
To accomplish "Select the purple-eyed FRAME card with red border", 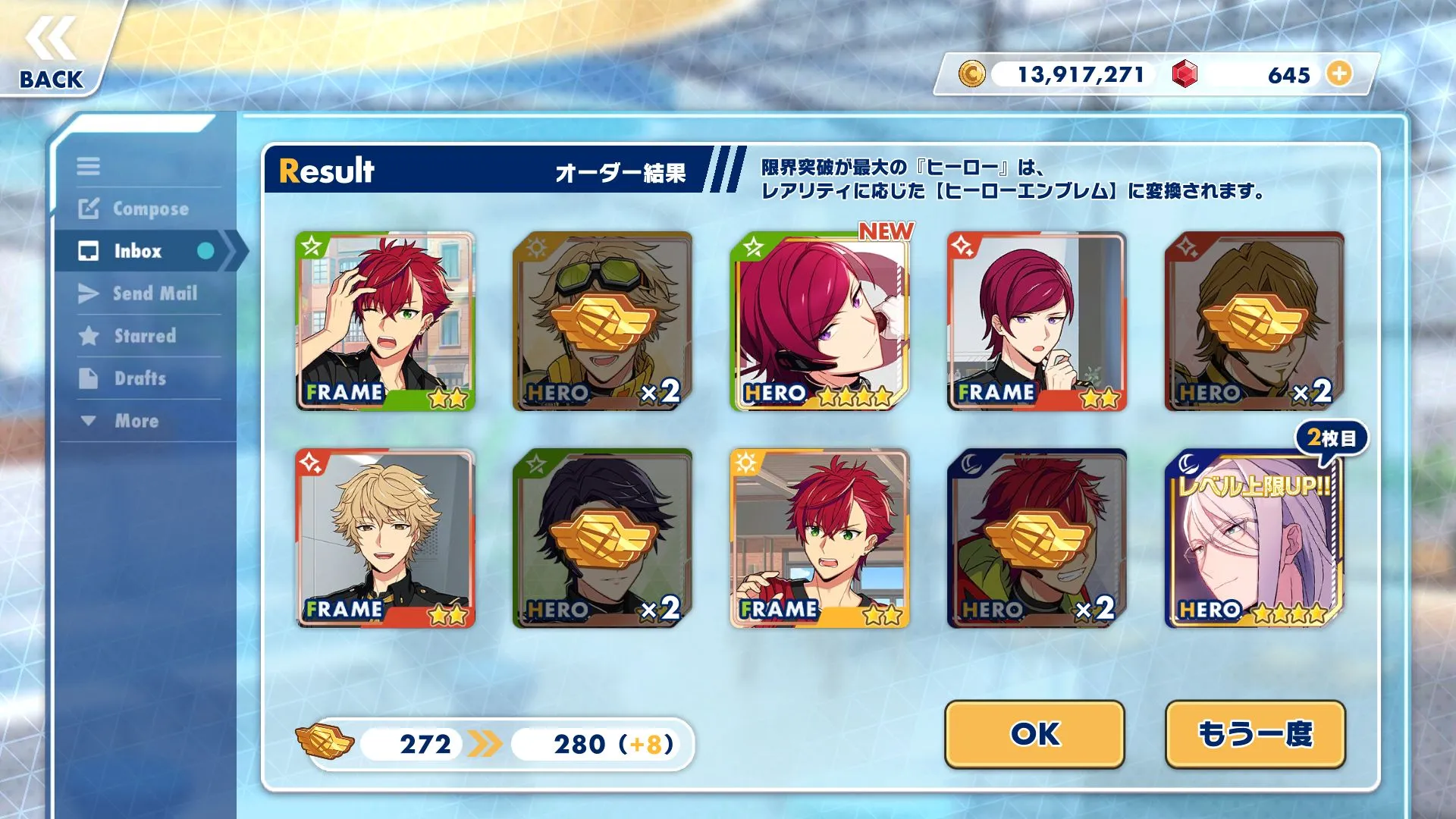I will click(1037, 322).
